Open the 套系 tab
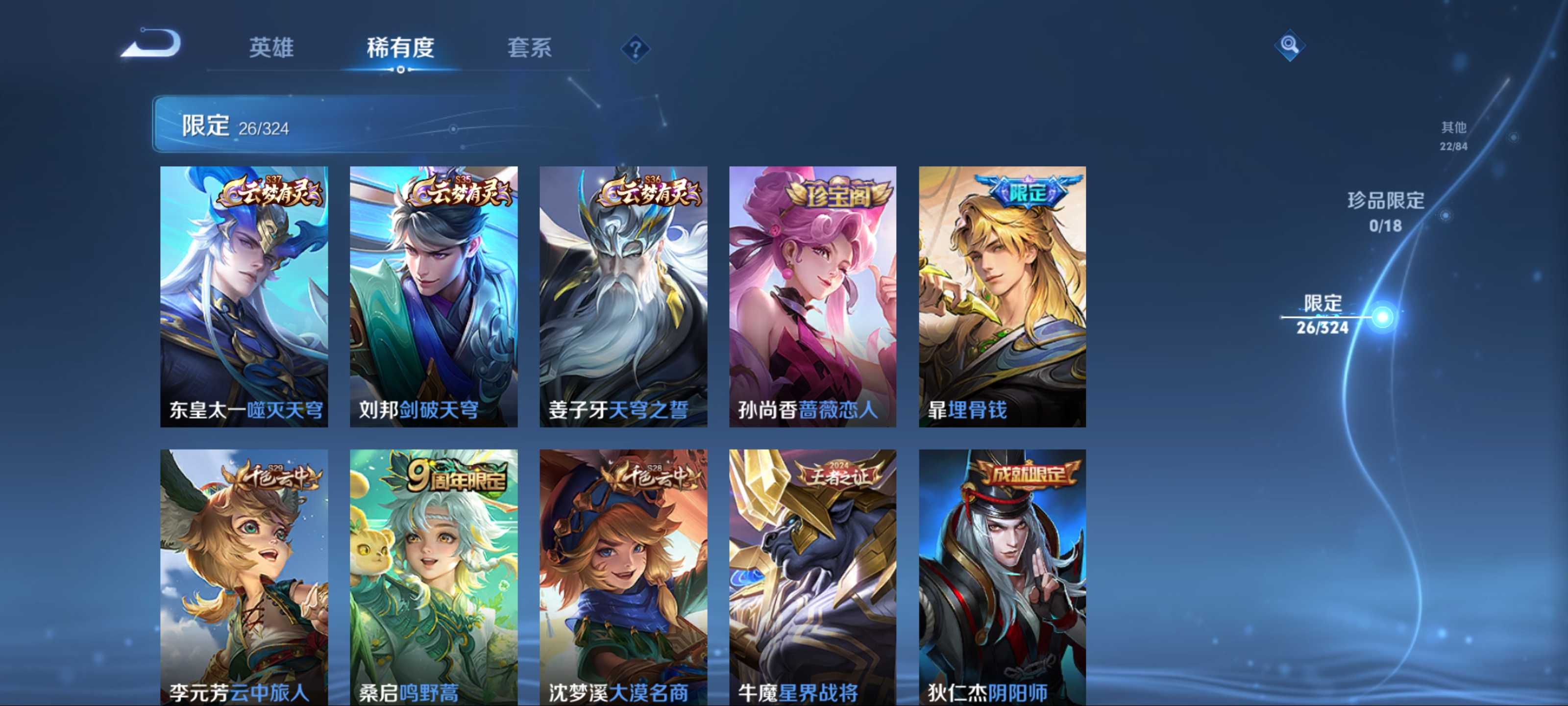 [529, 48]
